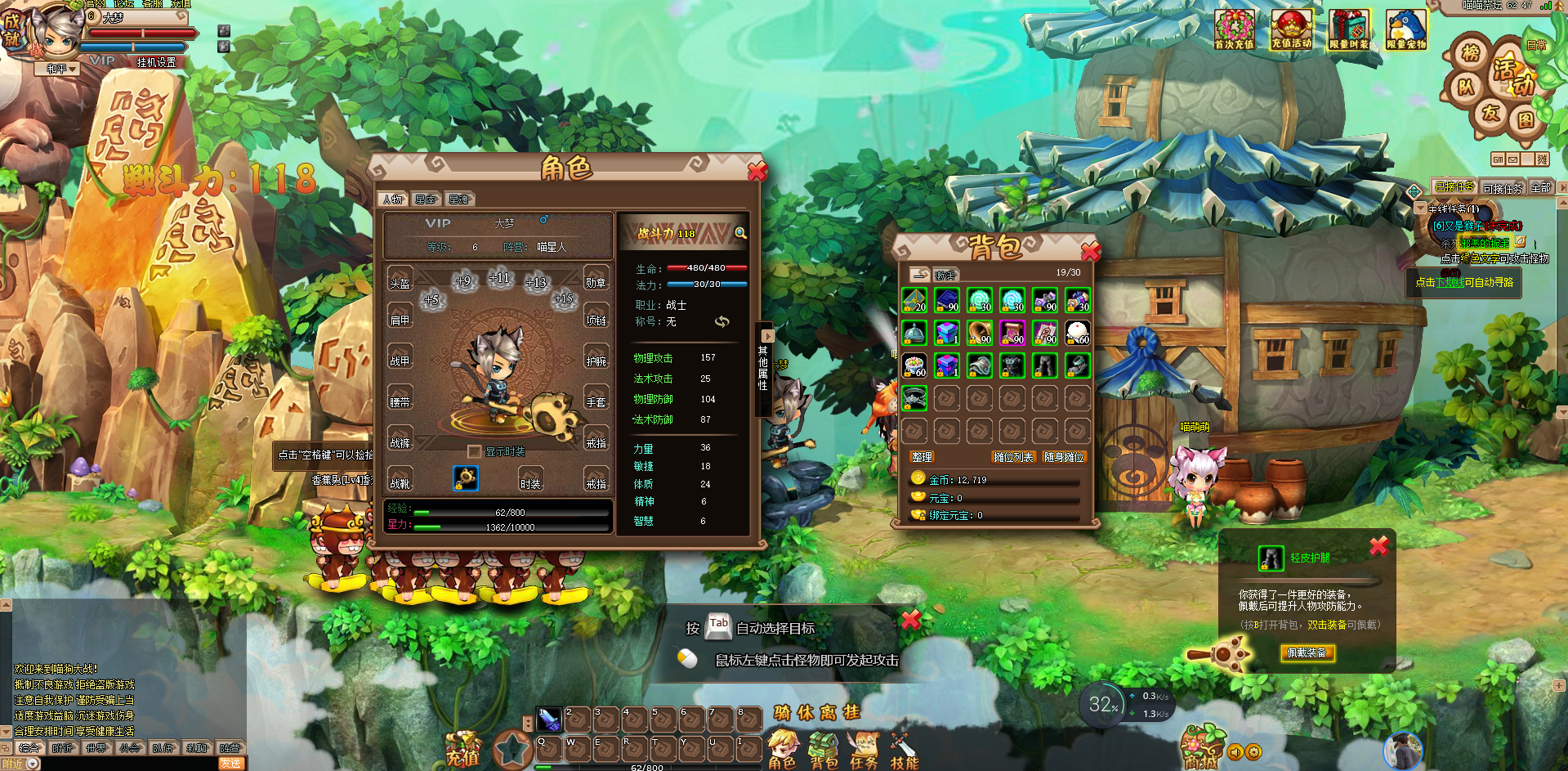The width and height of the screenshot is (1568, 771).
Task: Select the white steamed bun item
Action: pyautogui.click(x=1078, y=333)
